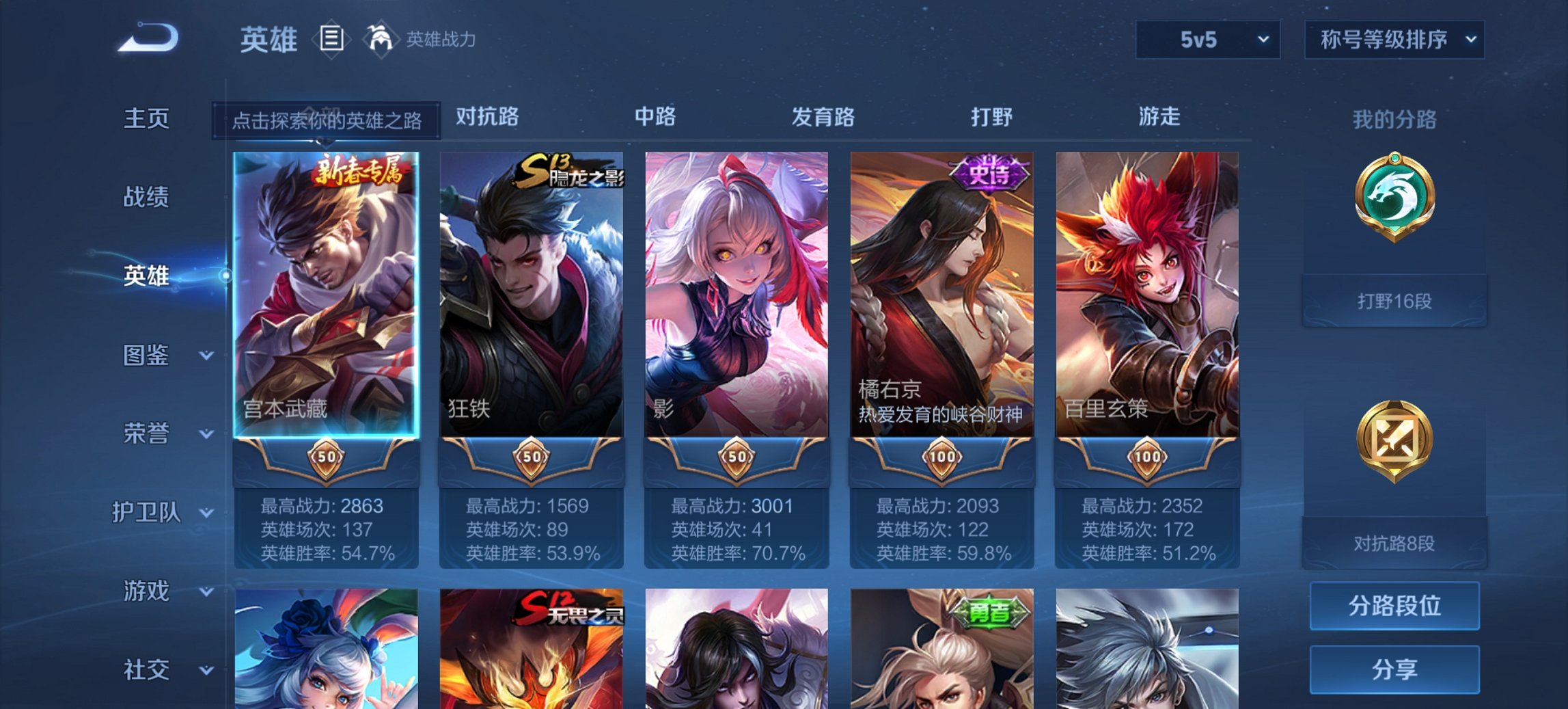1568x709 pixels.
Task: Open the hero list icon beside 英雄 title
Action: click(x=331, y=40)
